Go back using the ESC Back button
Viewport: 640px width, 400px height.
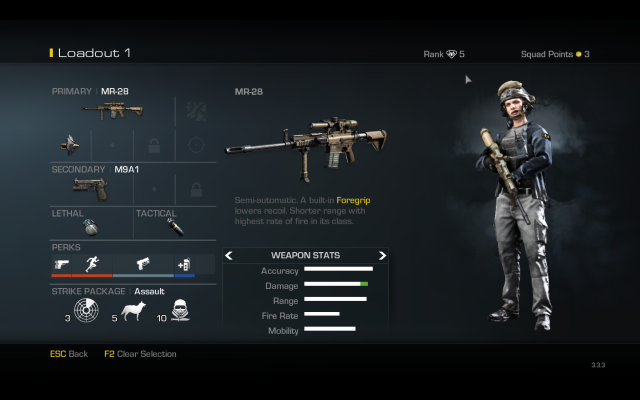pyautogui.click(x=69, y=354)
